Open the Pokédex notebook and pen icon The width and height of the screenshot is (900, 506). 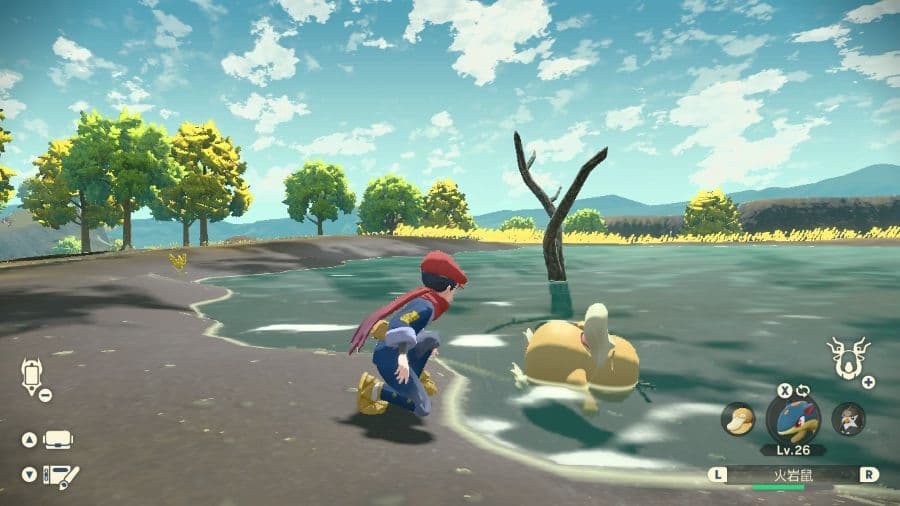click(62, 476)
